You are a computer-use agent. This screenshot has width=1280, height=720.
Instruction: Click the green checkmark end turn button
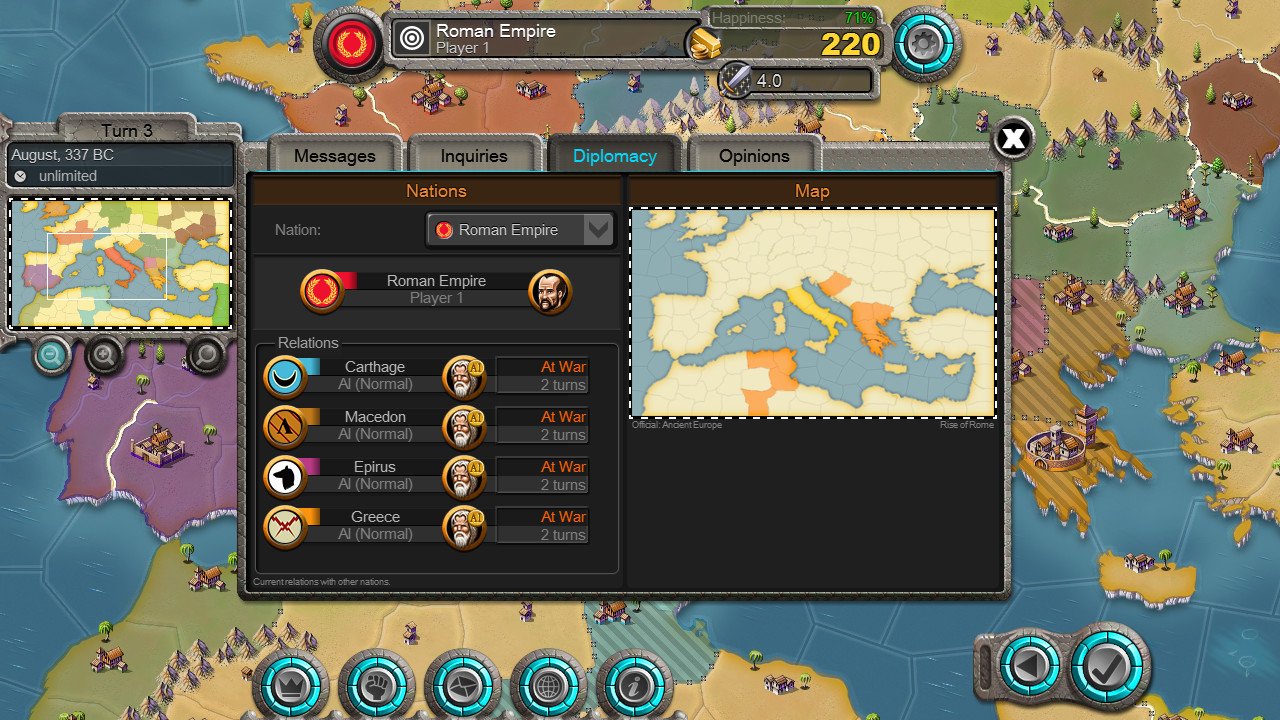coord(1107,664)
